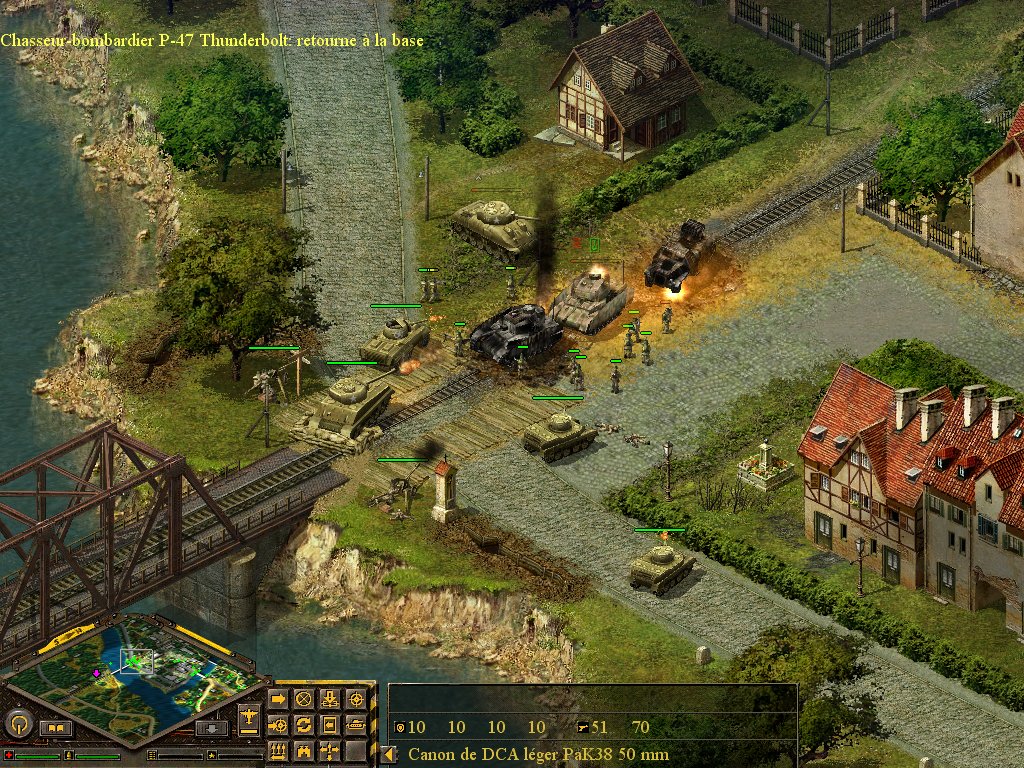Activate the binoculars command
1024x768 pixels.
click(304, 750)
